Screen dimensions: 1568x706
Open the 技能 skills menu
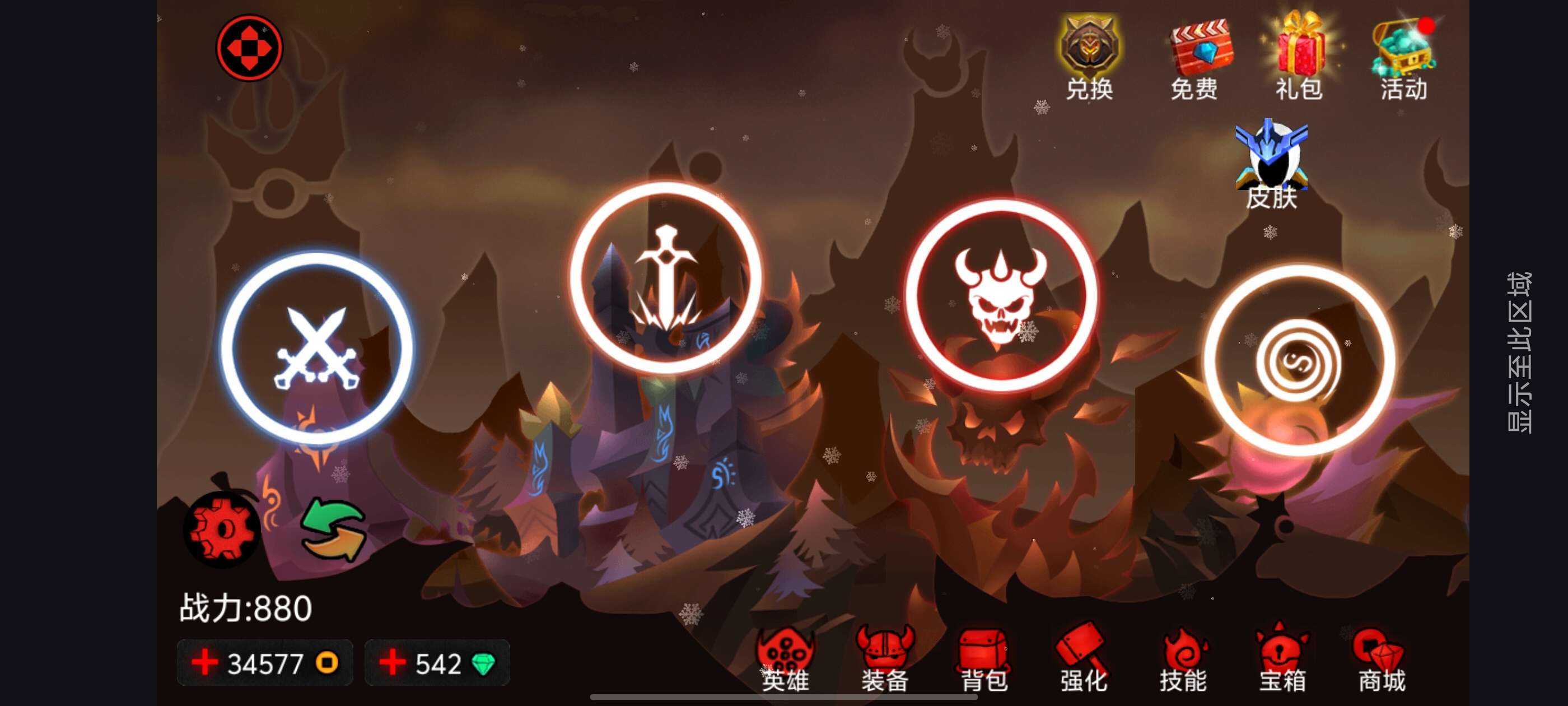coord(1183,662)
